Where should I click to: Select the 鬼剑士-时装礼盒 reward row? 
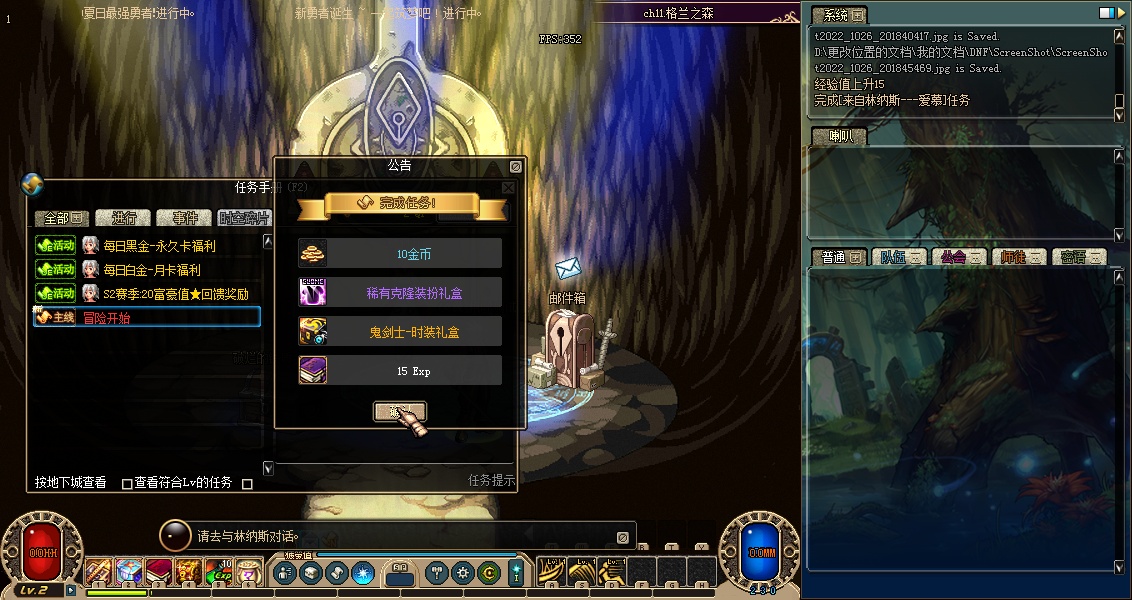pos(400,332)
